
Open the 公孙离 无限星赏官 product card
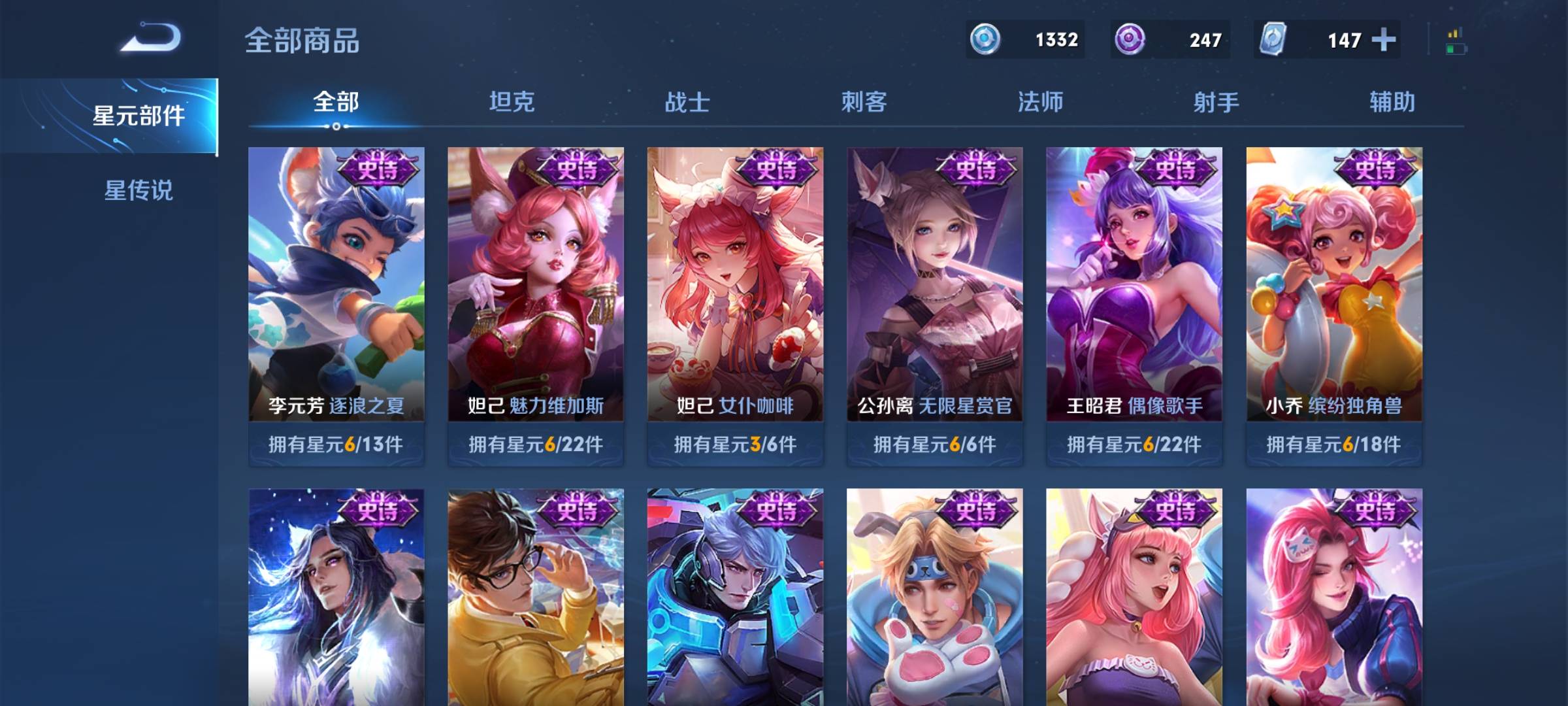(x=934, y=281)
